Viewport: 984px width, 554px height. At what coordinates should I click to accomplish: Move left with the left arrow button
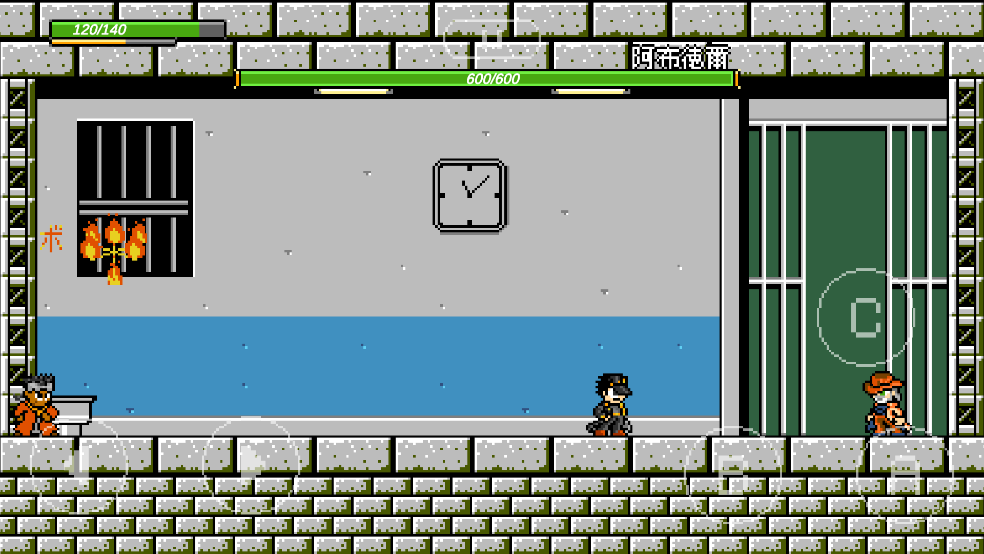pos(79,465)
